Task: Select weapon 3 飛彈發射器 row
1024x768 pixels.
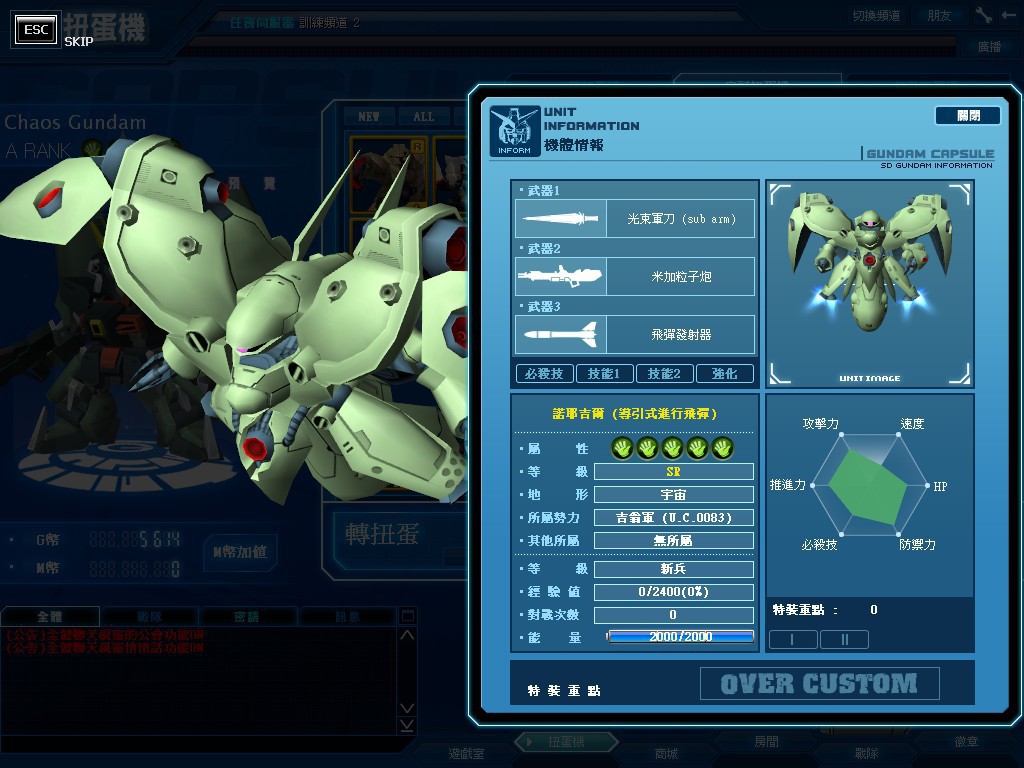Action: coord(635,334)
